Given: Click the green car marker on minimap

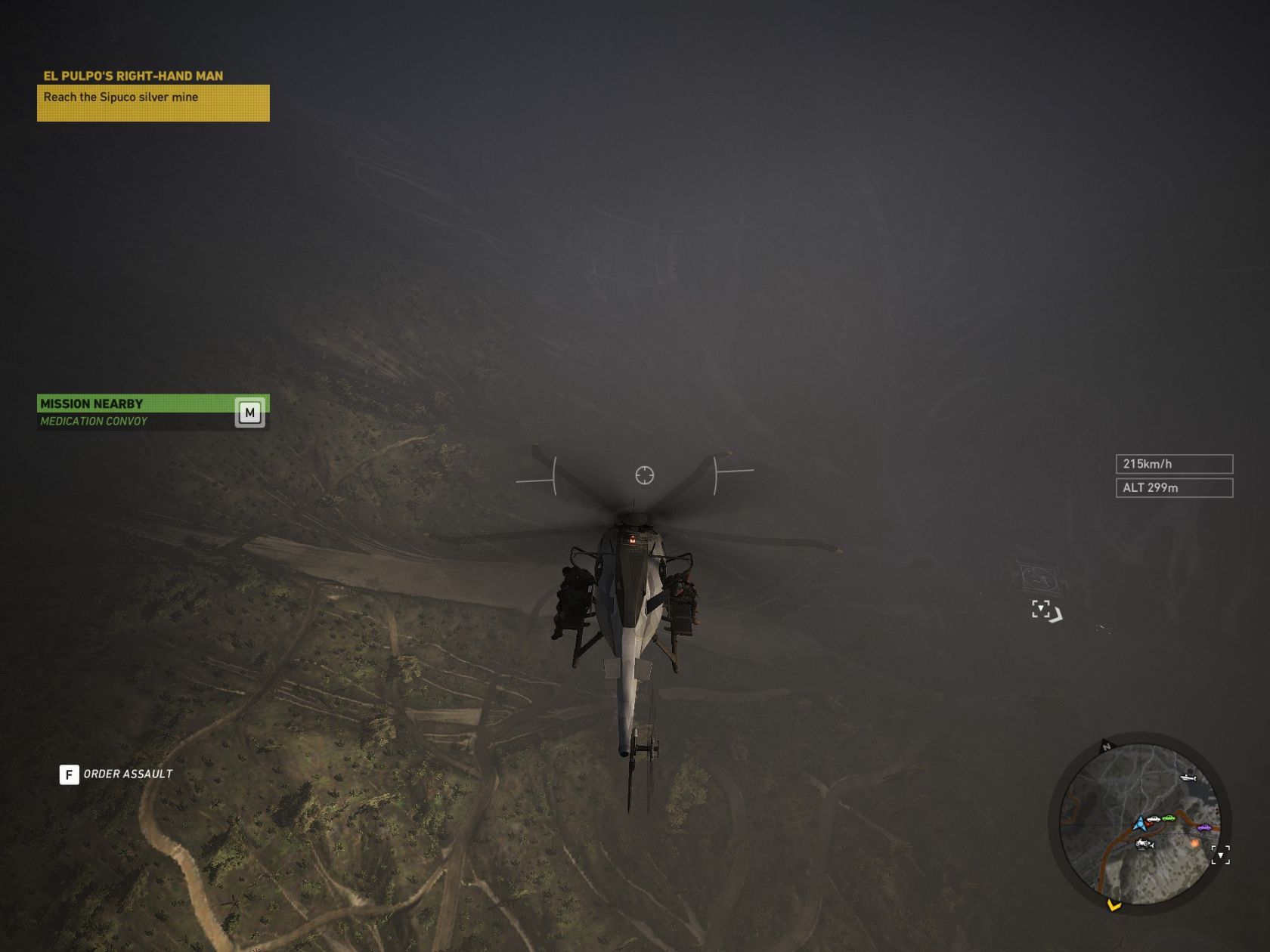Looking at the screenshot, I should (x=1169, y=818).
